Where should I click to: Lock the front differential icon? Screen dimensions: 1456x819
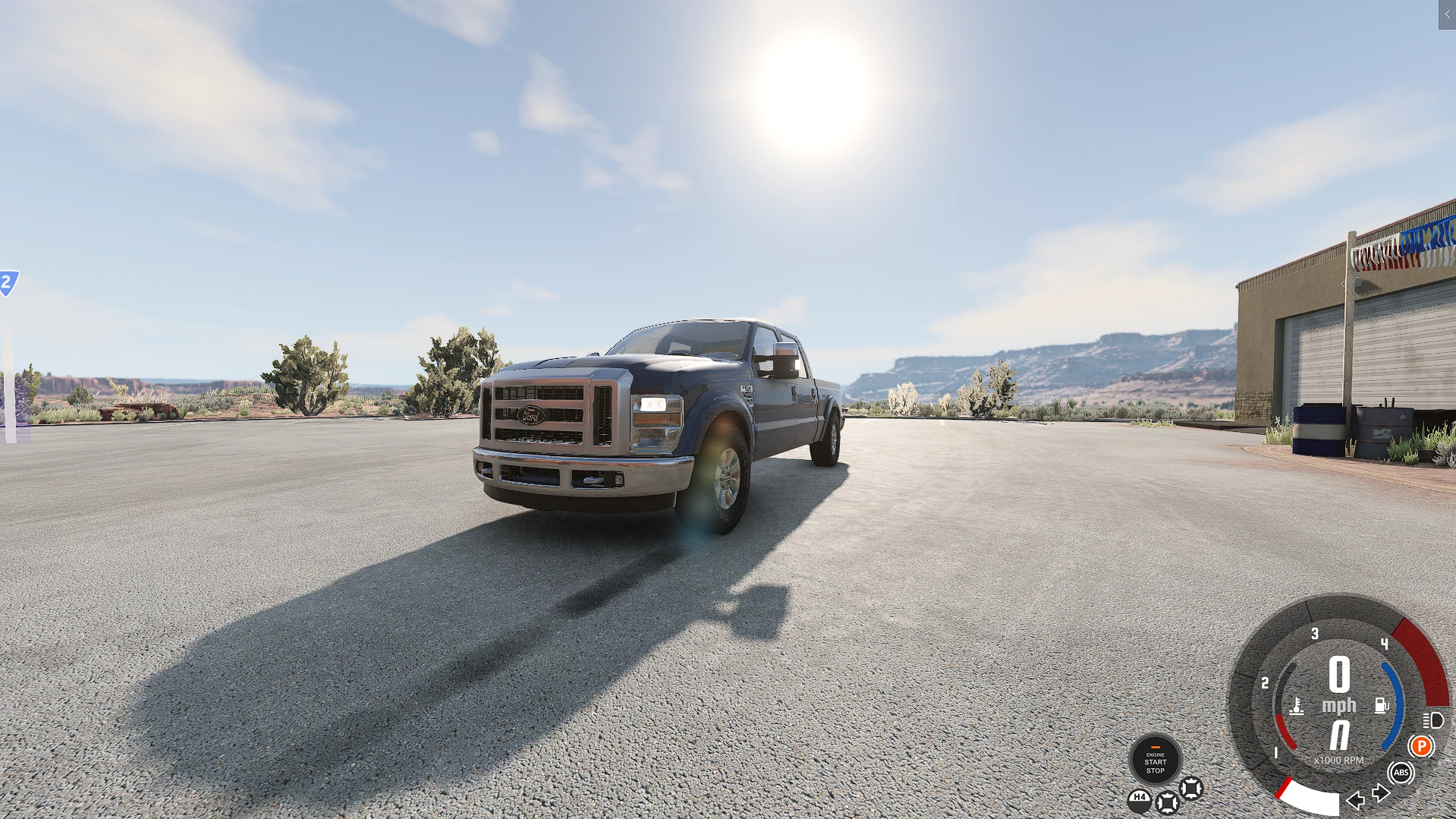click(1192, 789)
